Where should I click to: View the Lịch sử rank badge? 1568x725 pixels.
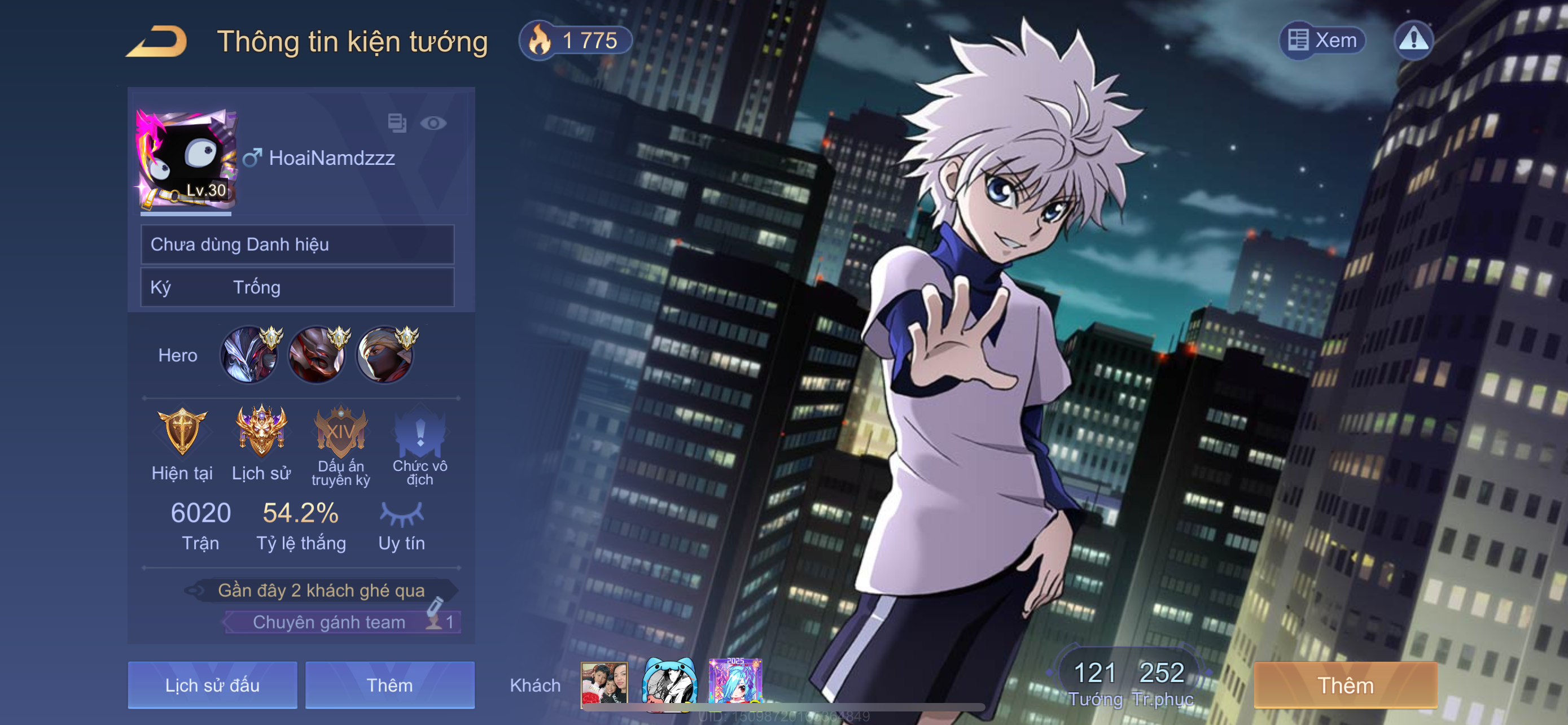point(261,432)
